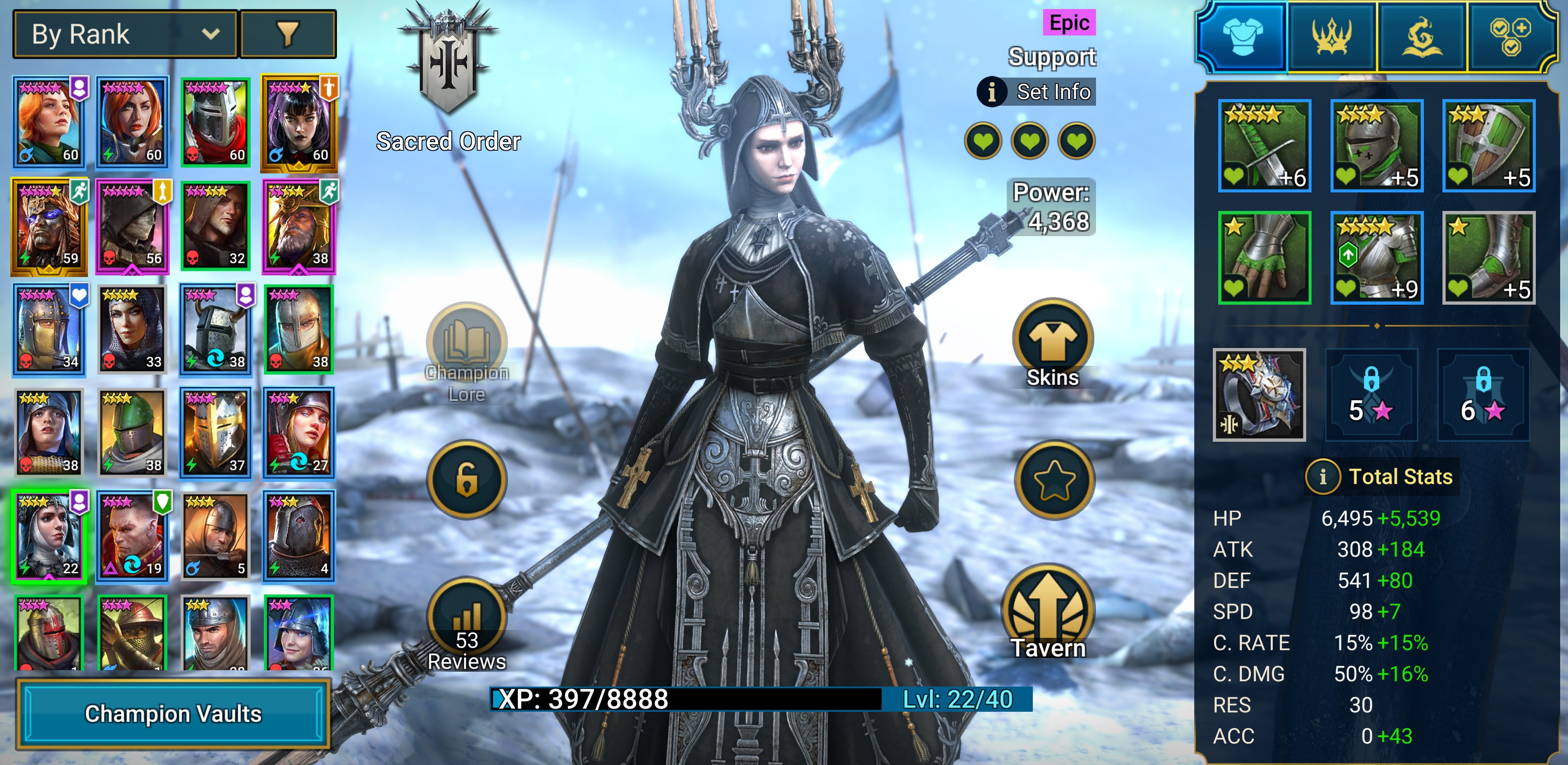This screenshot has height=765, width=1568.
Task: Toggle the champion lock padlock button
Action: 466,480
